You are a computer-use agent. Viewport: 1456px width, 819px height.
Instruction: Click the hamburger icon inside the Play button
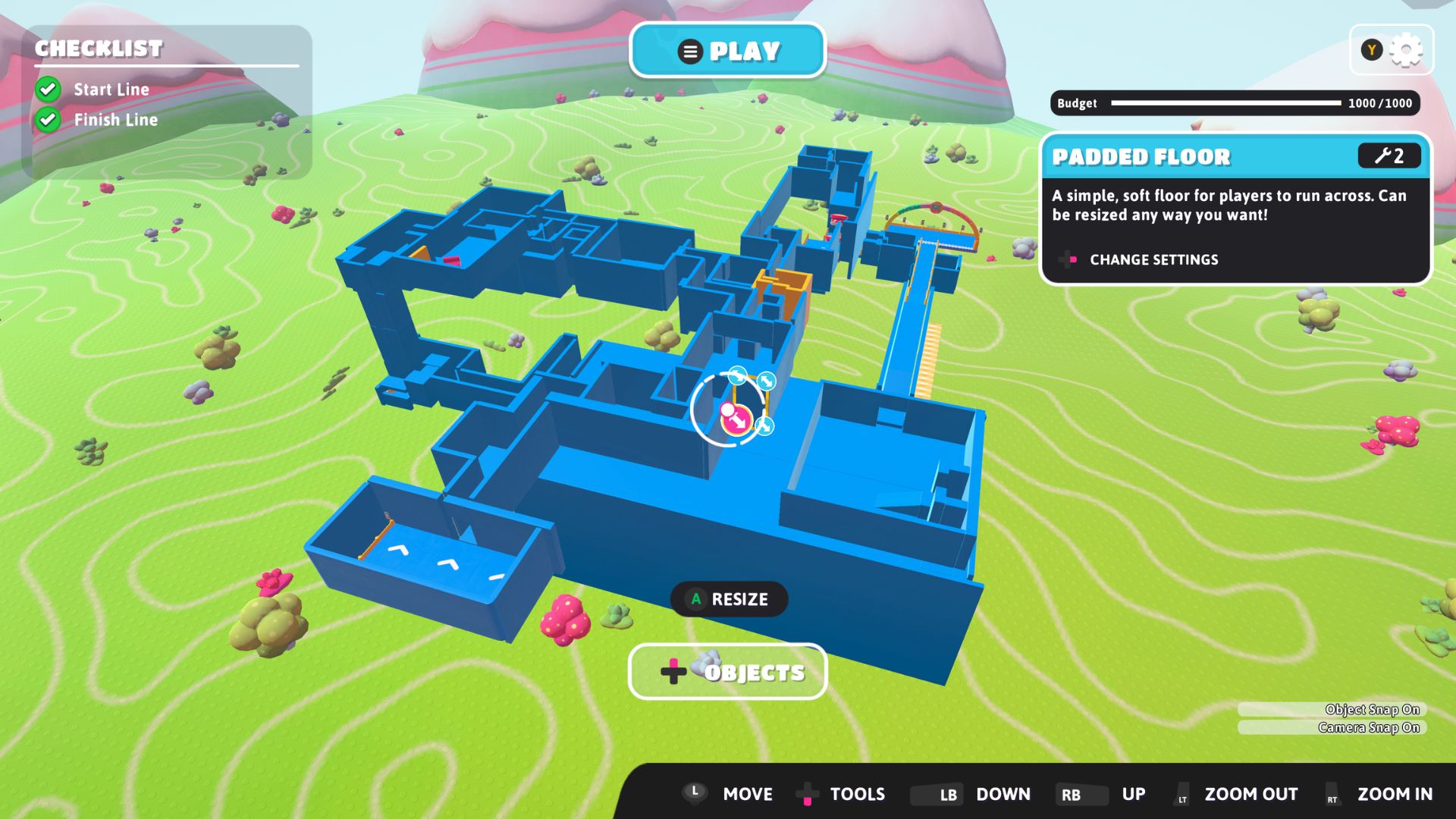point(689,51)
